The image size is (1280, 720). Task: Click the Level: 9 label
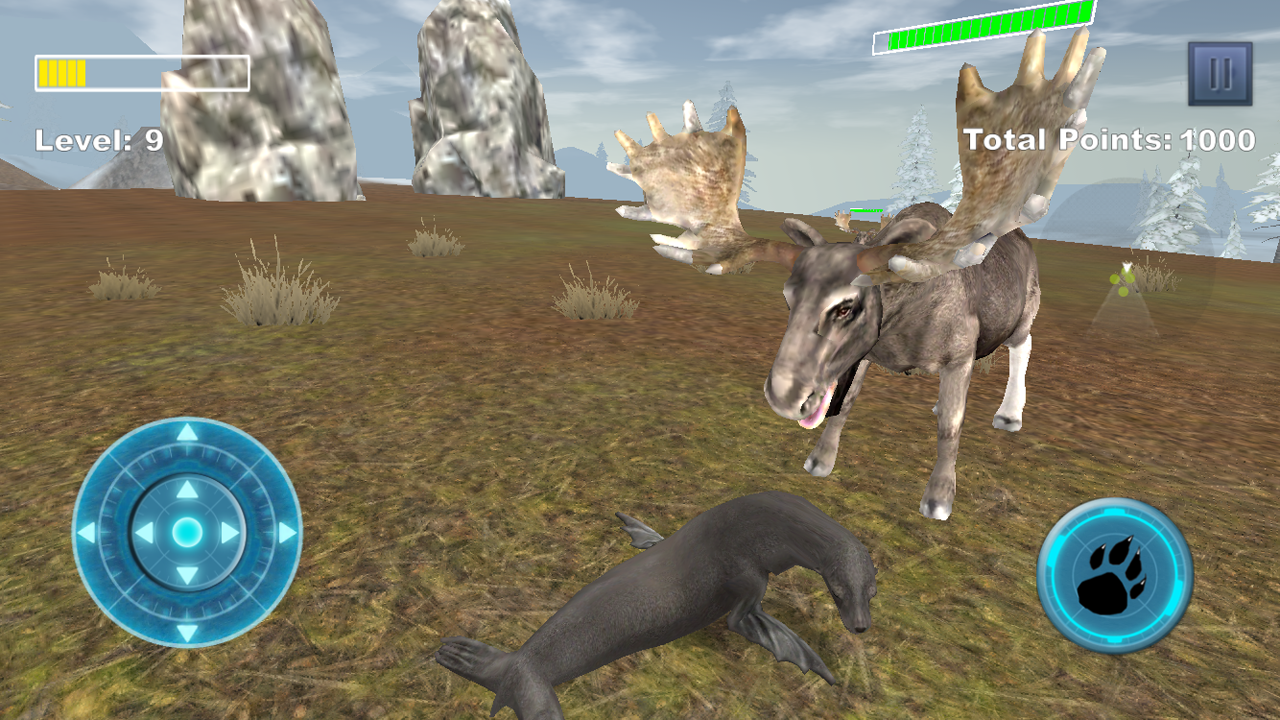99,140
